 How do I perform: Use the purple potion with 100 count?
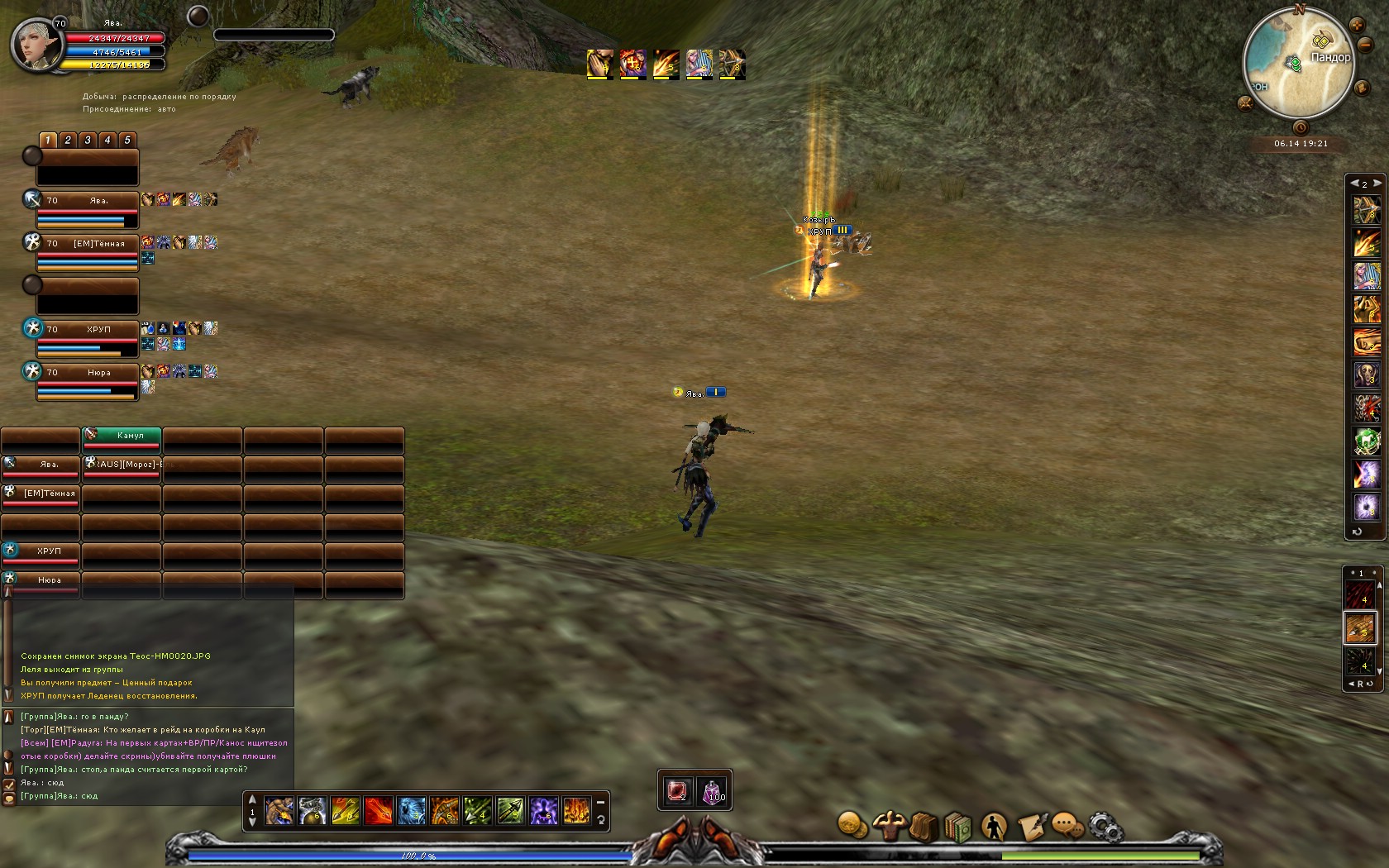pyautogui.click(x=713, y=791)
